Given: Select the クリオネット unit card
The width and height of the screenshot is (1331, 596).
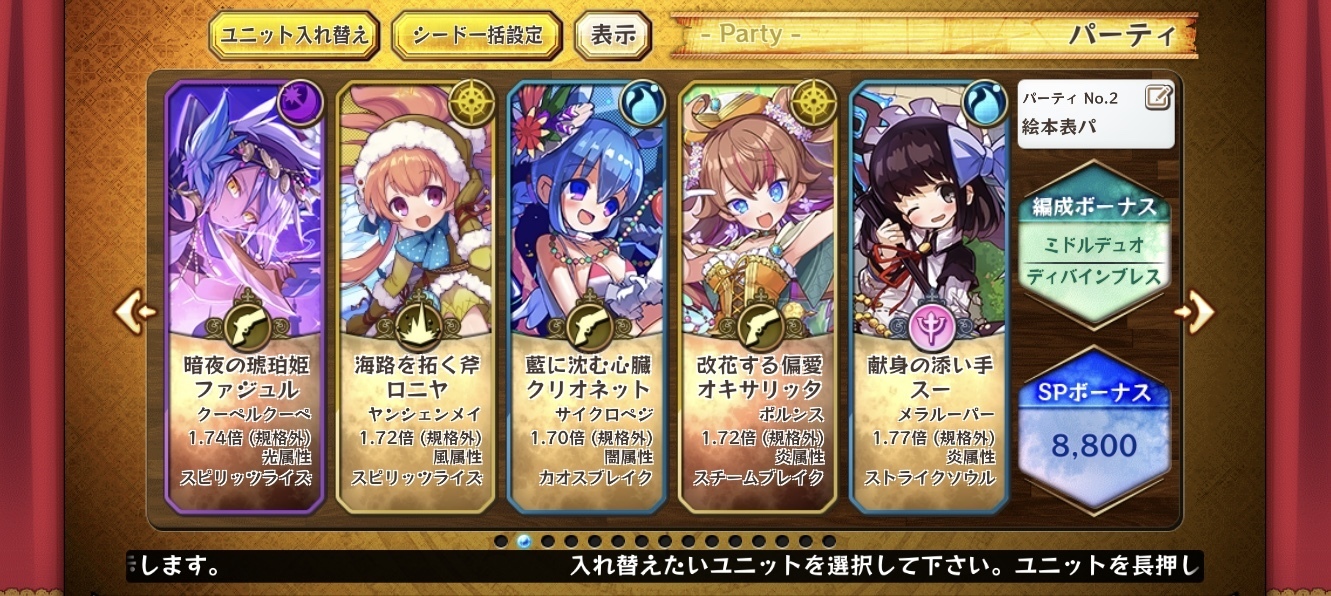Looking at the screenshot, I should pos(588,296).
